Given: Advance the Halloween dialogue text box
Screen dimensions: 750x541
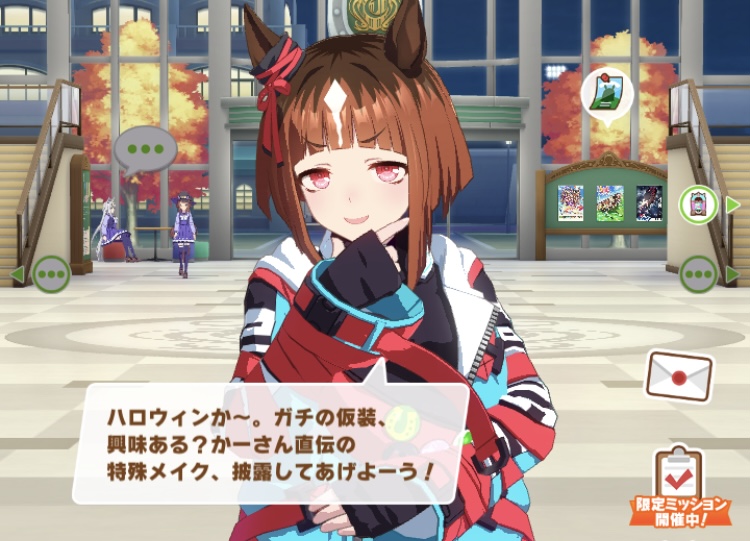Looking at the screenshot, I should (x=270, y=442).
